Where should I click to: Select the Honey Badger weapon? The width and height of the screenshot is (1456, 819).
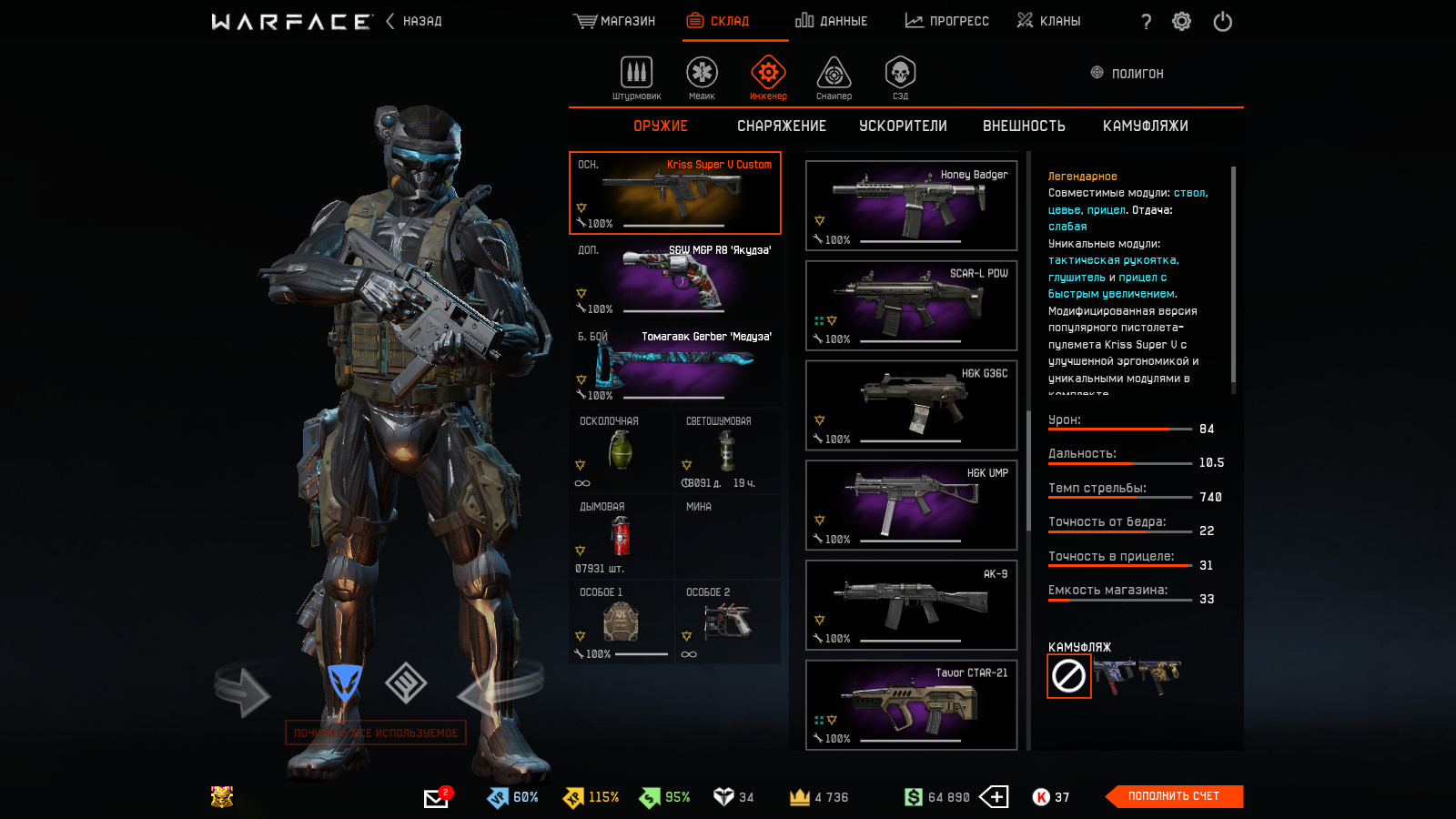911,206
